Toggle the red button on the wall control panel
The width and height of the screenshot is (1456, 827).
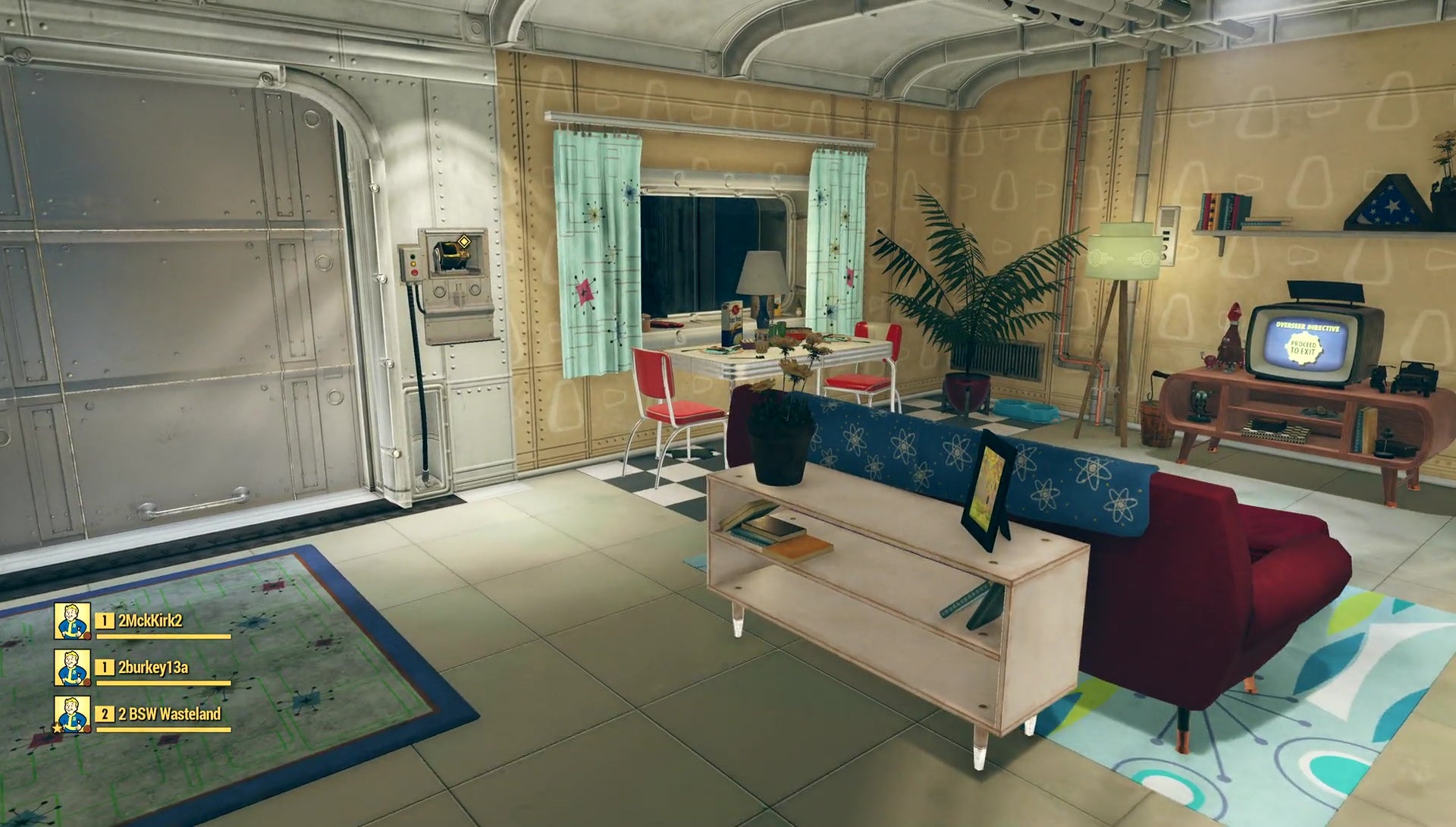point(415,273)
